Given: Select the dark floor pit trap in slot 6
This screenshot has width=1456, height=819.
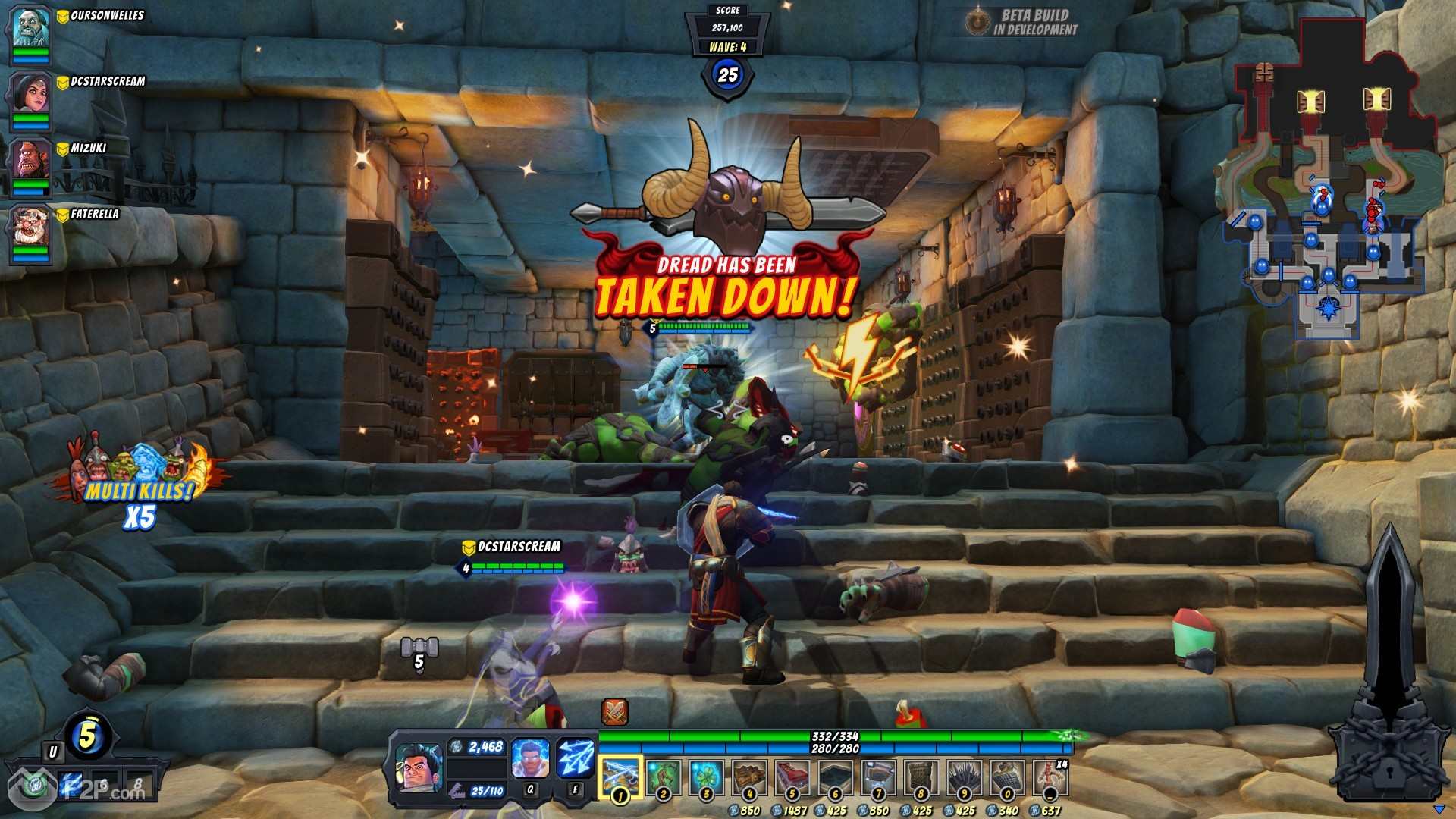Looking at the screenshot, I should pyautogui.click(x=836, y=776).
